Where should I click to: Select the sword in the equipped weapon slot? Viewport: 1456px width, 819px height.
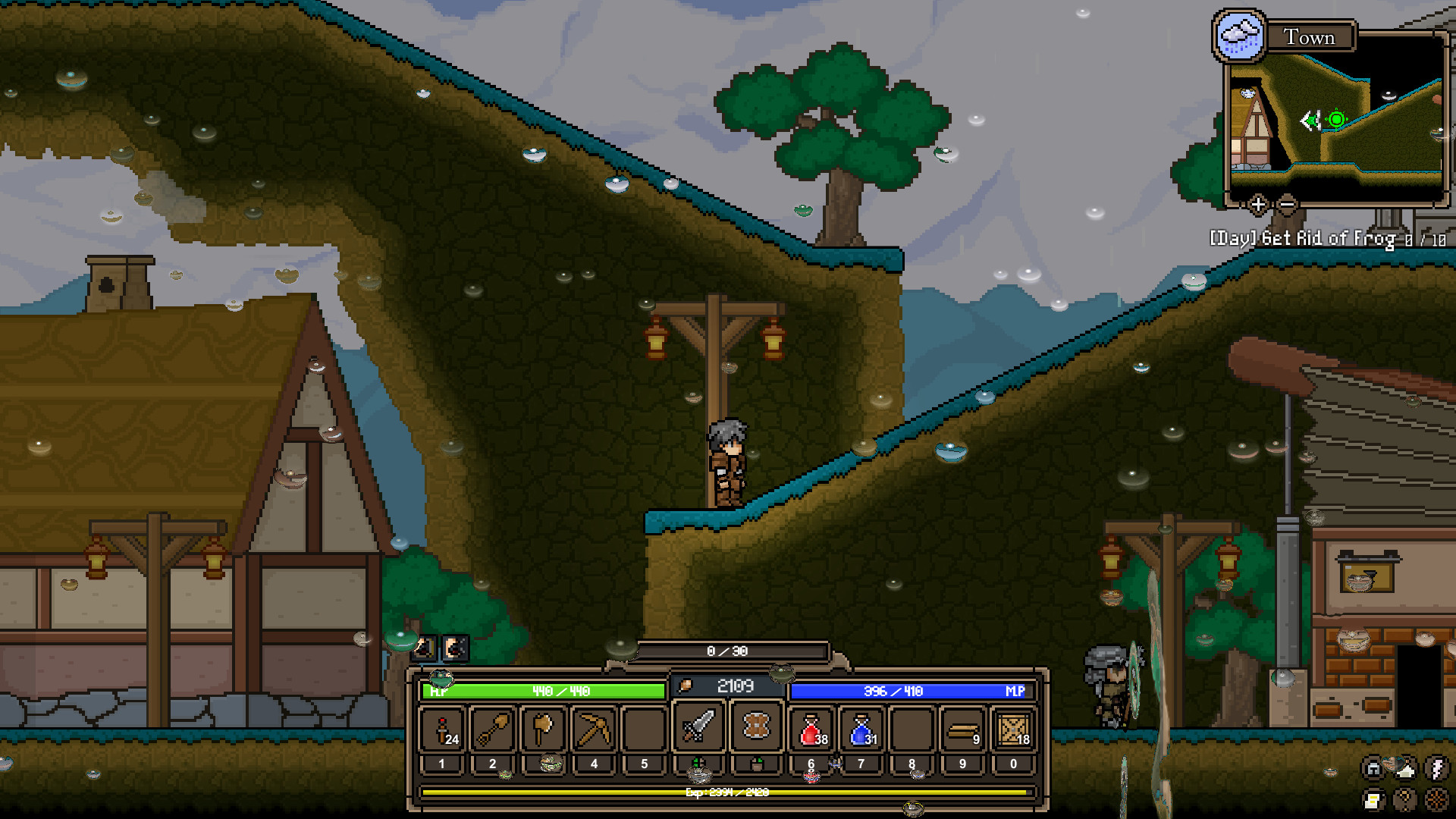(x=698, y=729)
